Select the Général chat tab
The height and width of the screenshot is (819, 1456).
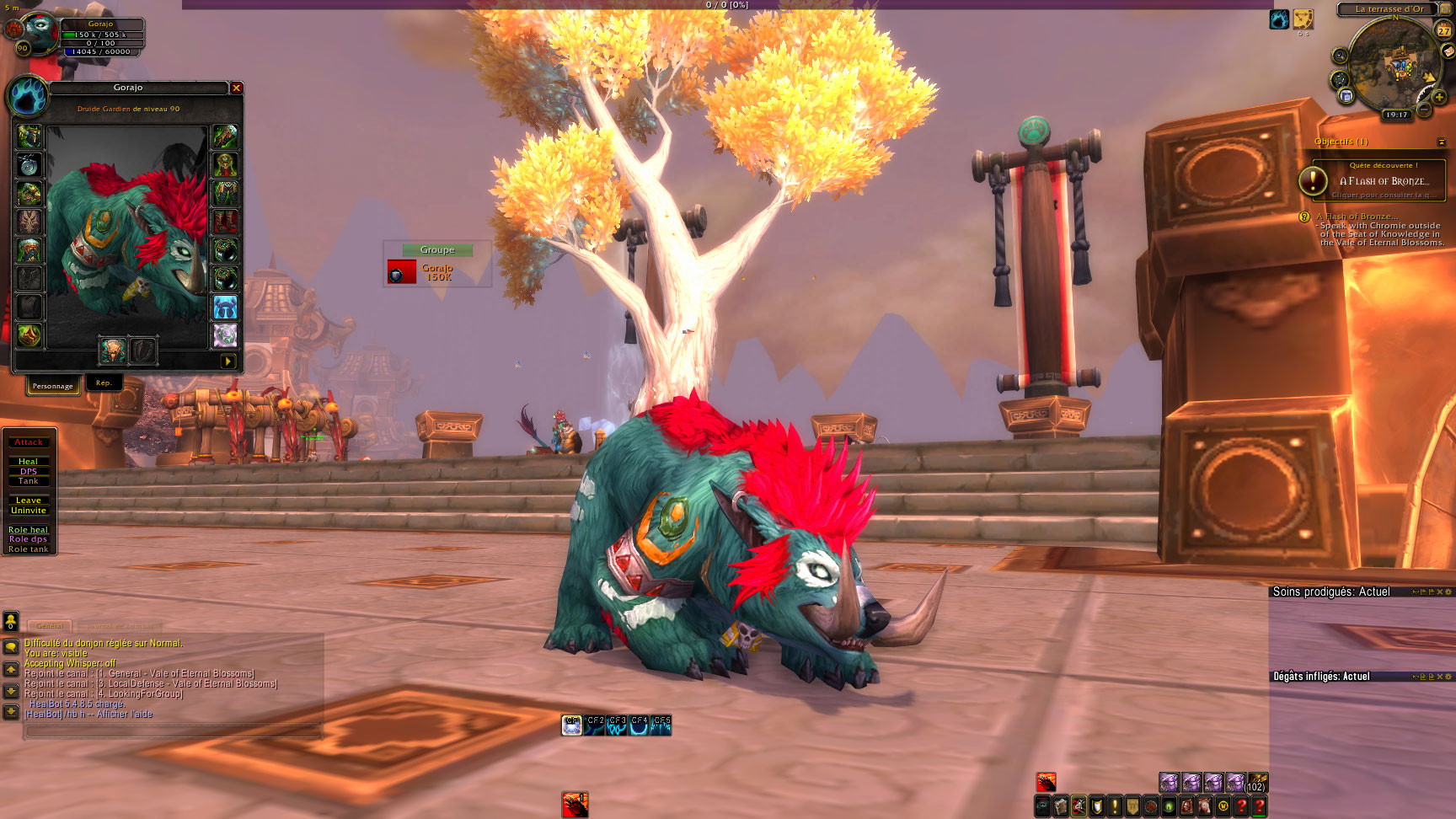[x=50, y=626]
